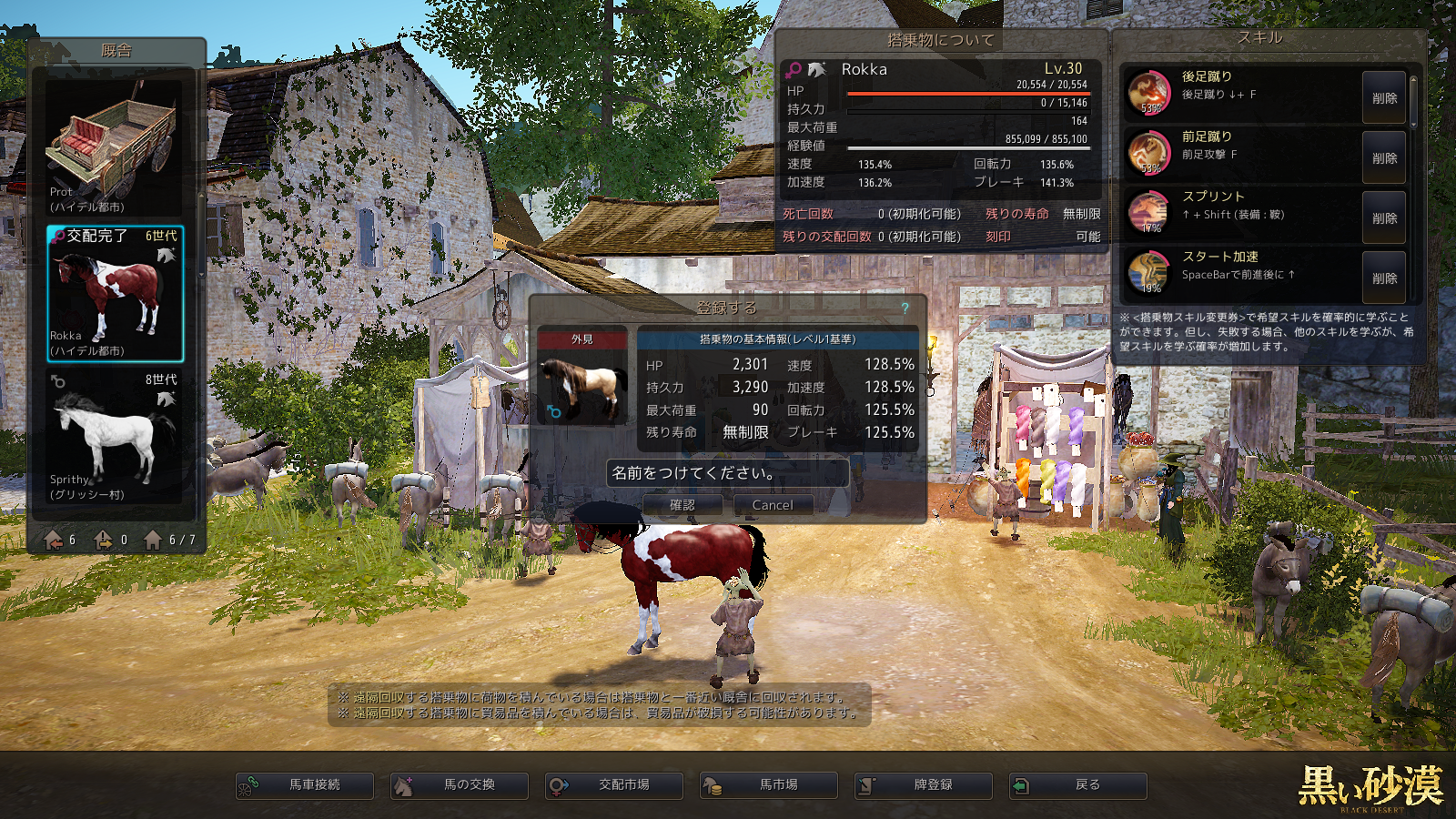The height and width of the screenshot is (819, 1456).
Task: Remove the スプリント sprint skill
Action: (1384, 218)
